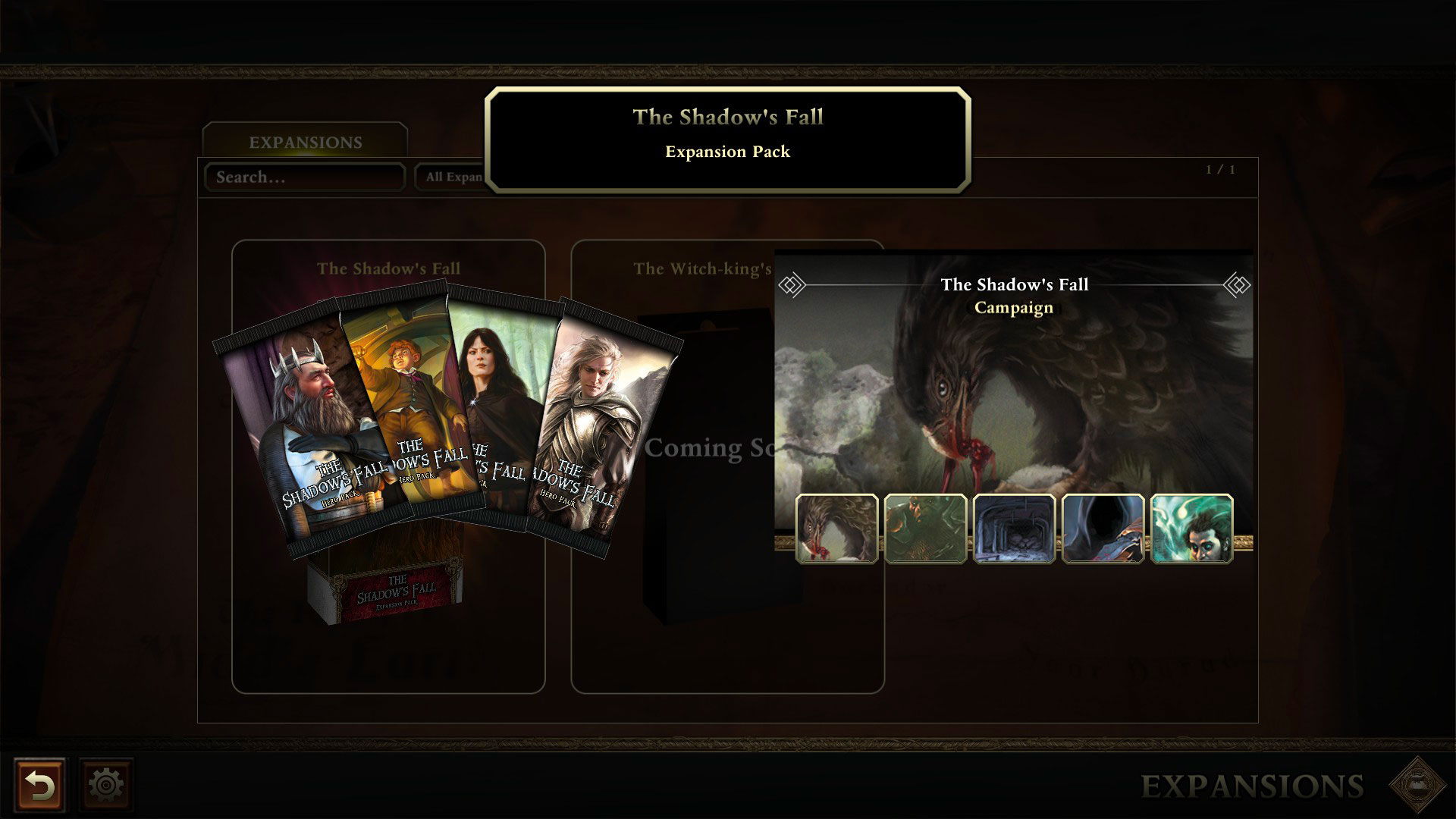Select the eagle scenario thumbnail
Image resolution: width=1456 pixels, height=819 pixels.
(838, 527)
